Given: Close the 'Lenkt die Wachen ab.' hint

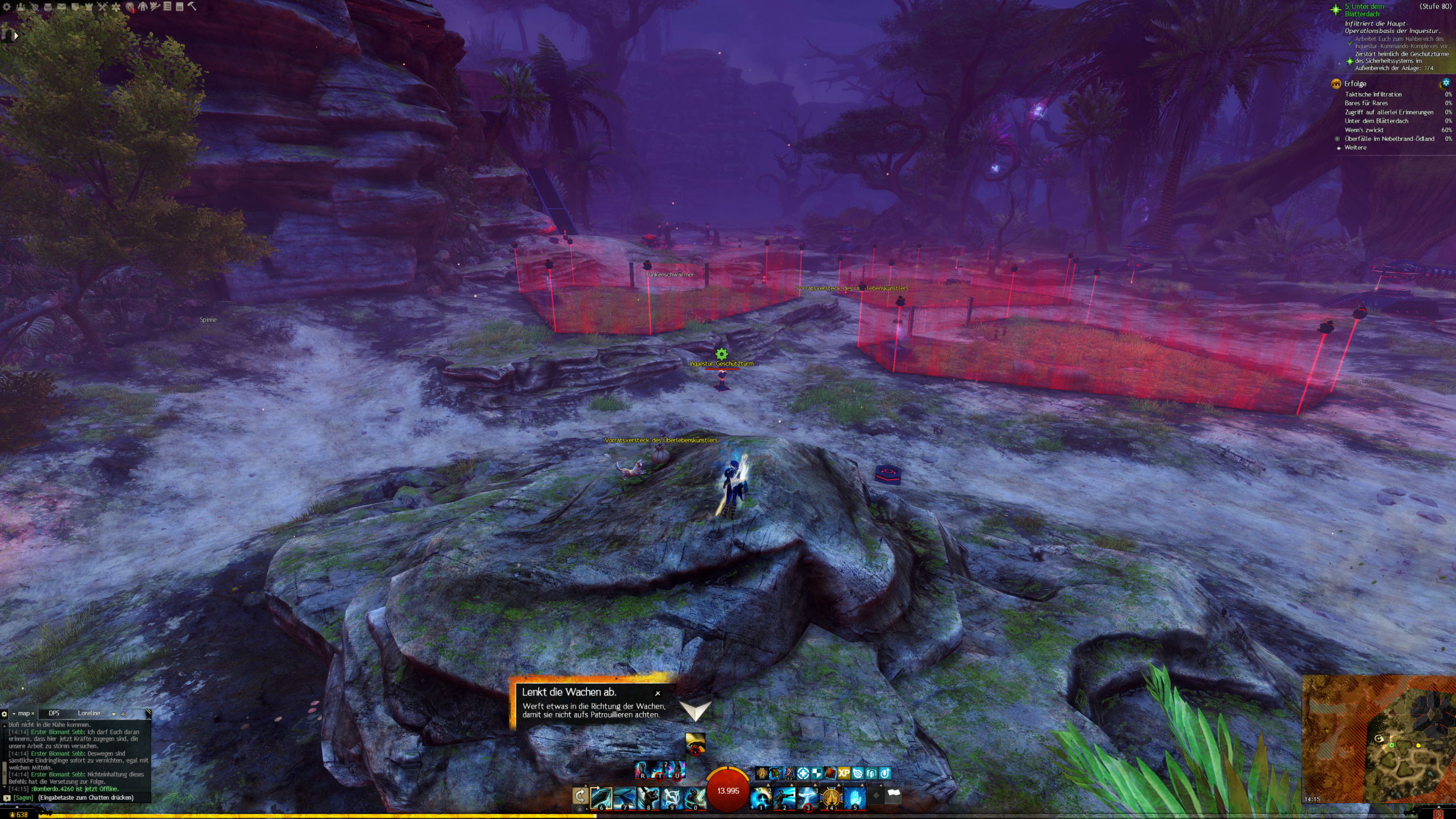Looking at the screenshot, I should pos(657,693).
